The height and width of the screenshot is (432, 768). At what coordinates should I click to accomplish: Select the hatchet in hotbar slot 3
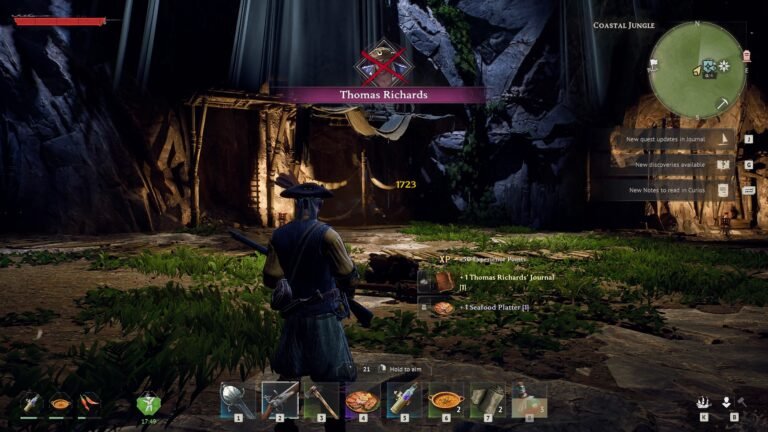(x=321, y=400)
